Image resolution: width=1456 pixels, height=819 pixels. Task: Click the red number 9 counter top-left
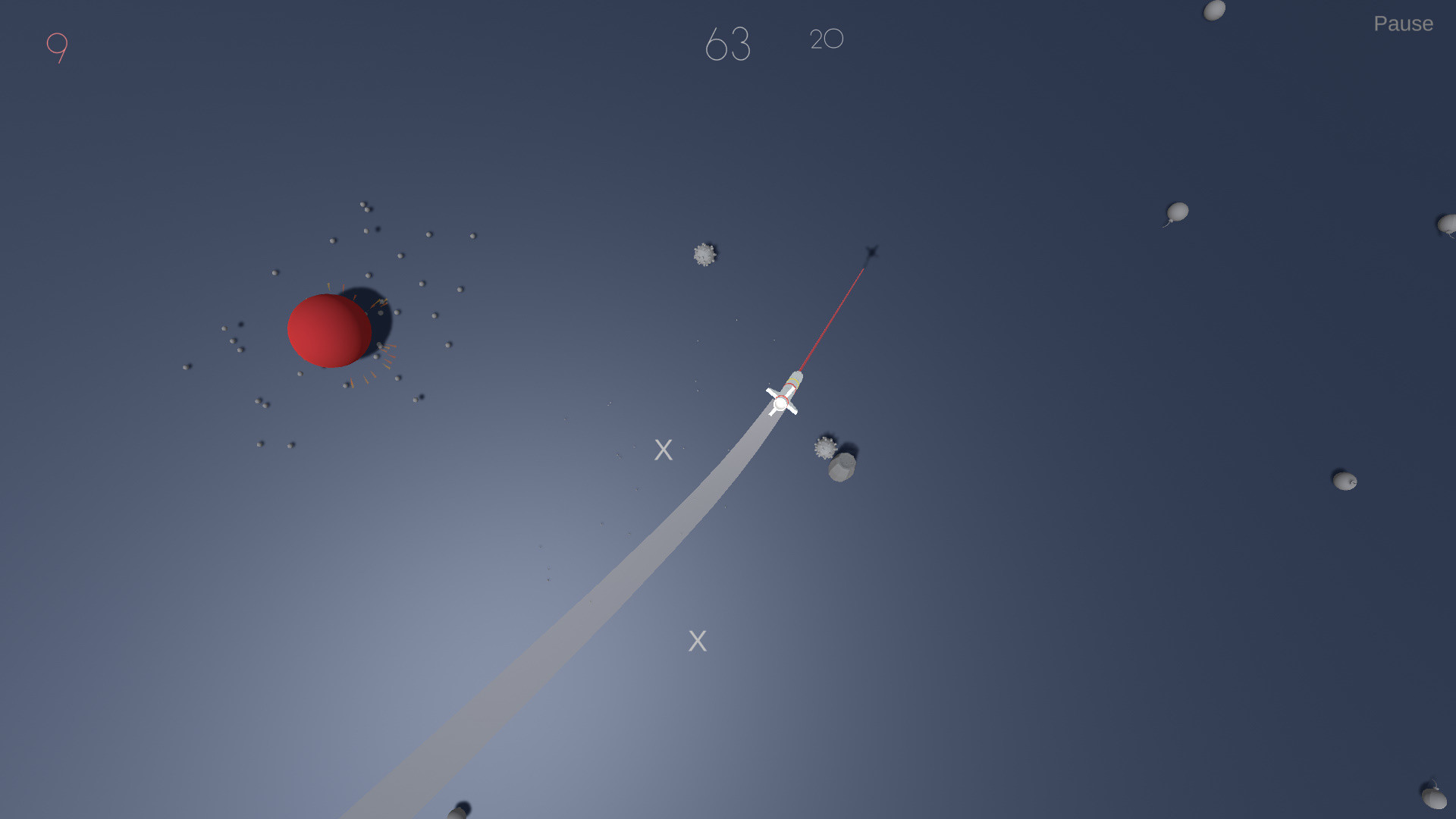click(x=58, y=47)
